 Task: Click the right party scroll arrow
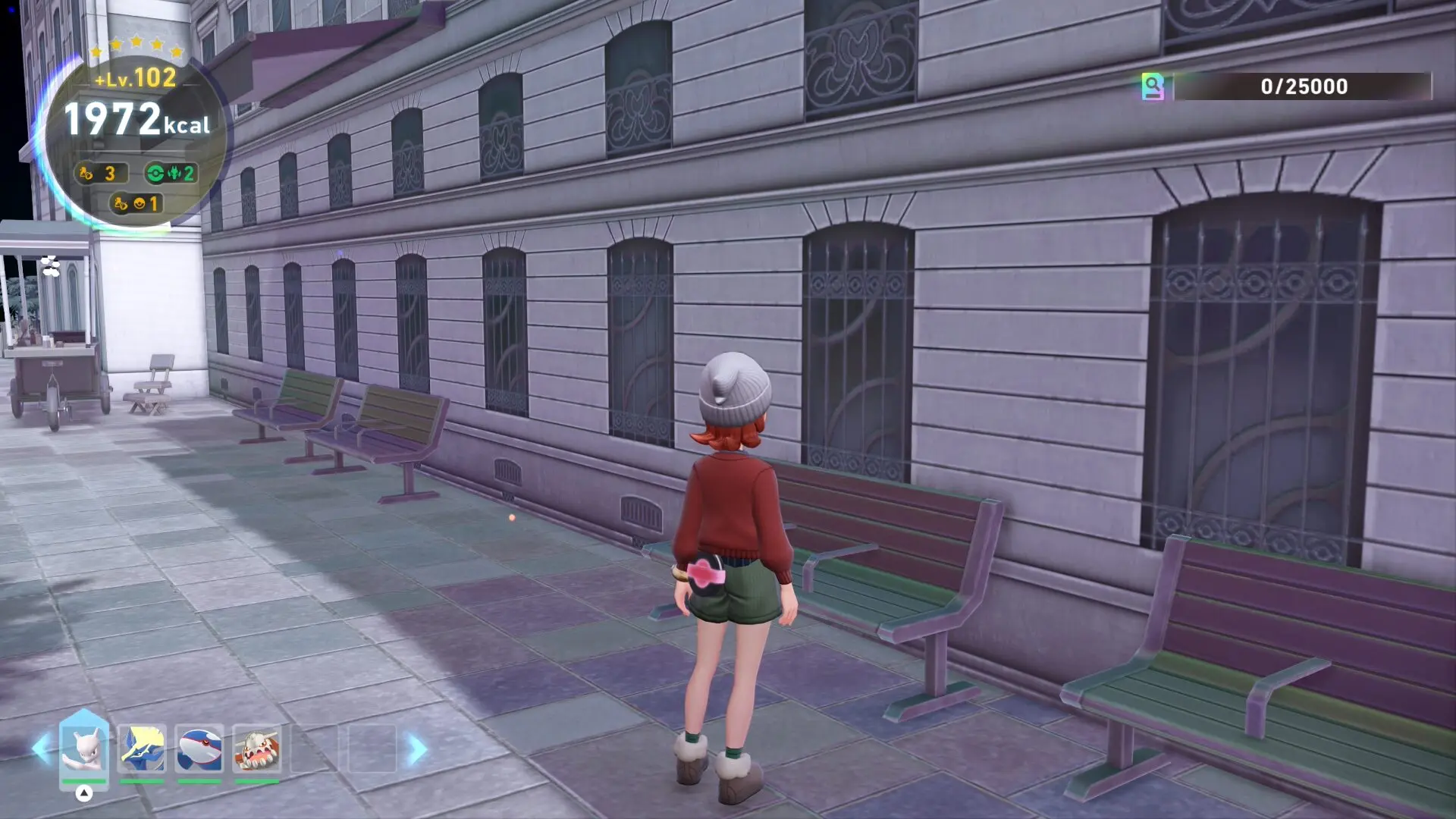coord(417,749)
